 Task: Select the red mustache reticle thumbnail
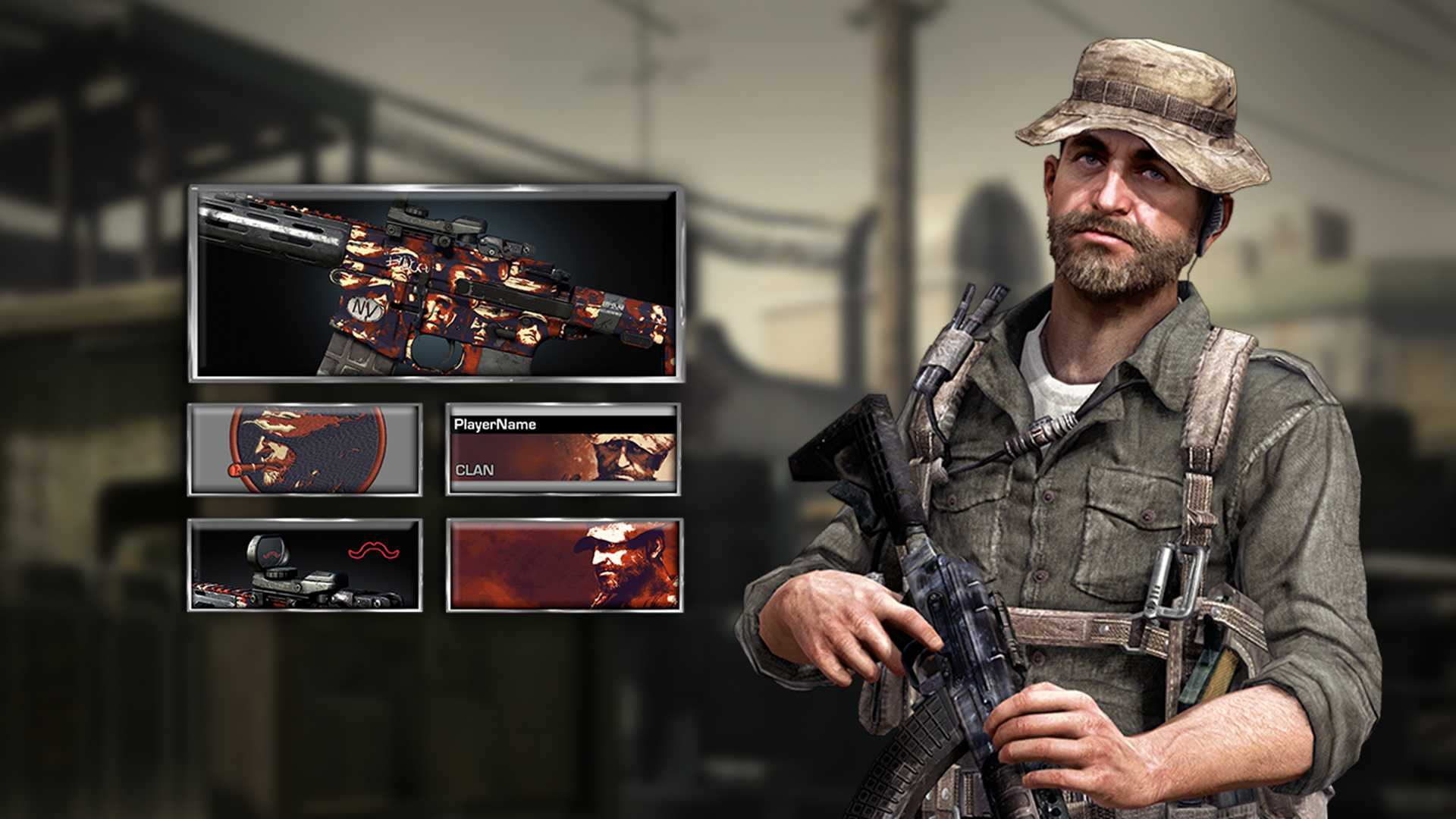(x=305, y=565)
